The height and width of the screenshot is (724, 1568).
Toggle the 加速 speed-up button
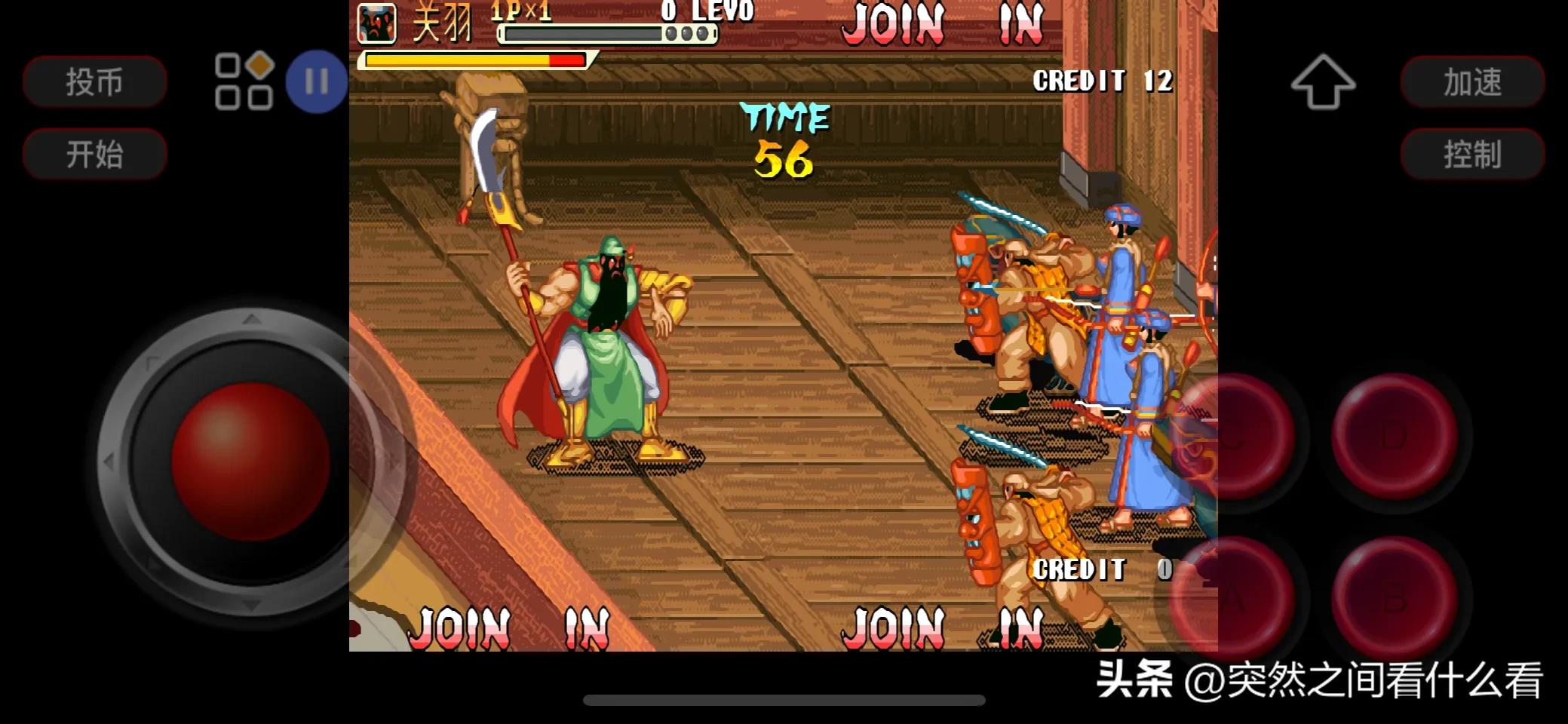[1472, 81]
